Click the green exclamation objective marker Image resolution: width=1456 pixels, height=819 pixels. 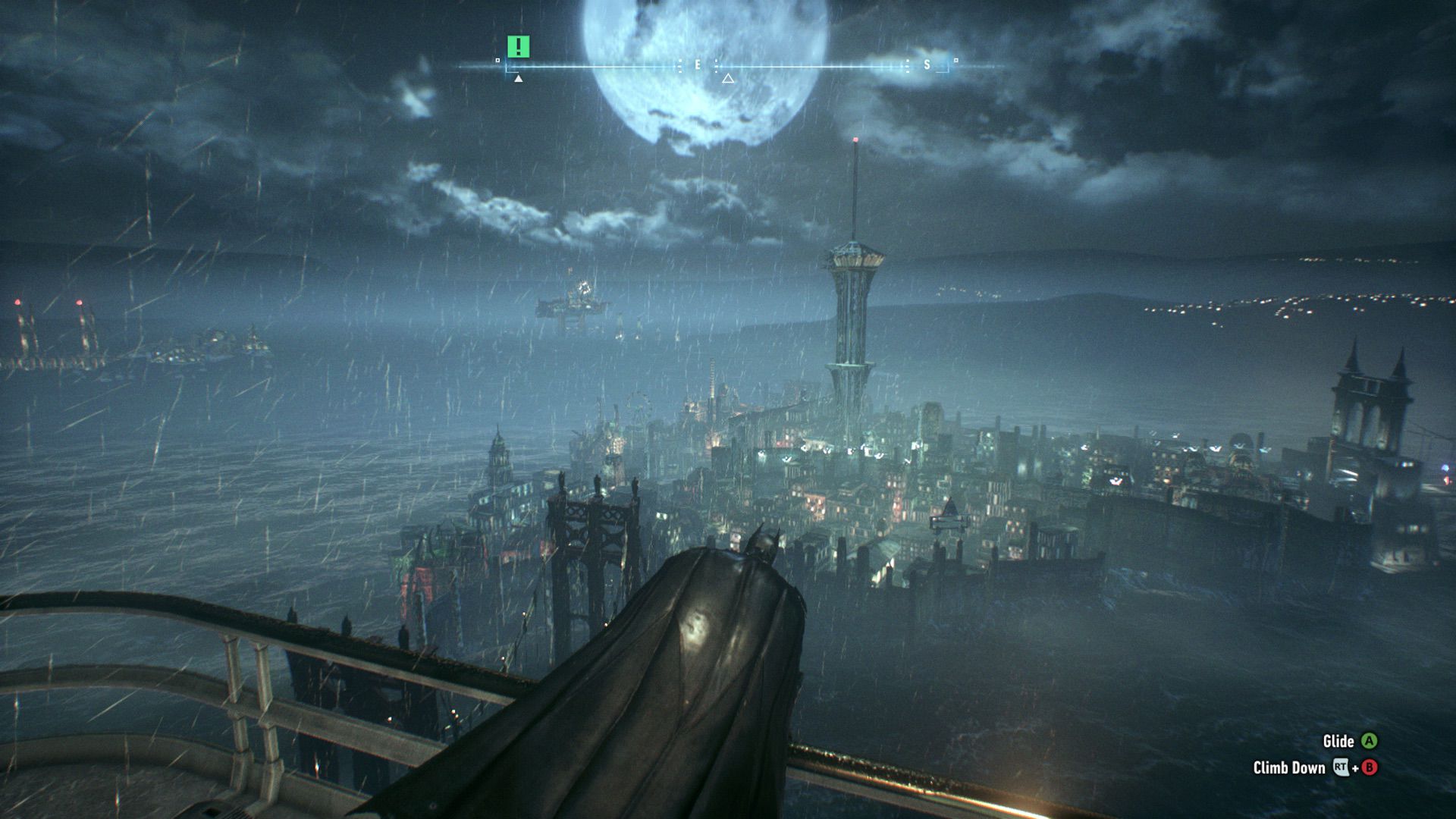pos(518,47)
